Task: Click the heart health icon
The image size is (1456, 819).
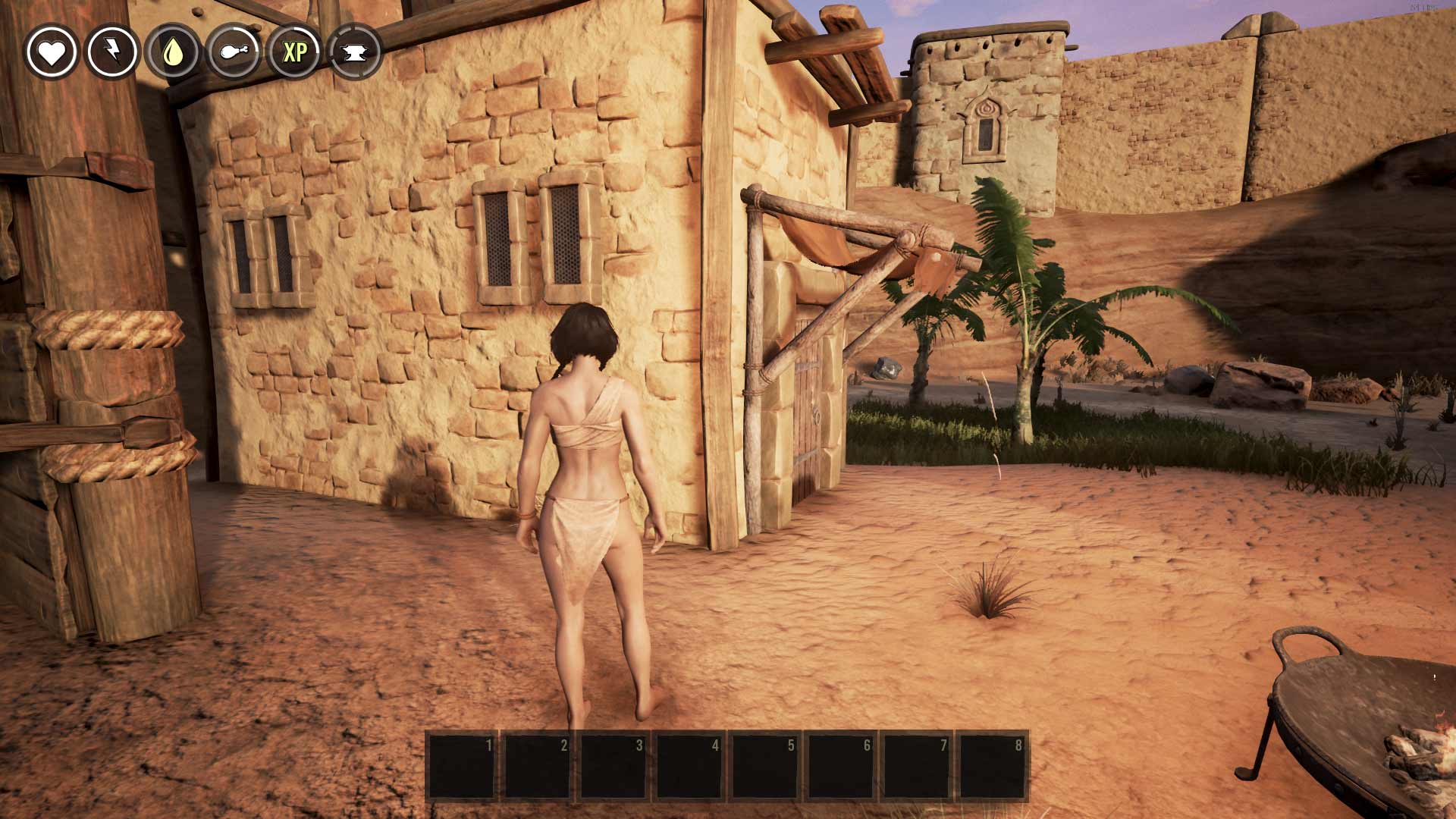Action: [52, 52]
